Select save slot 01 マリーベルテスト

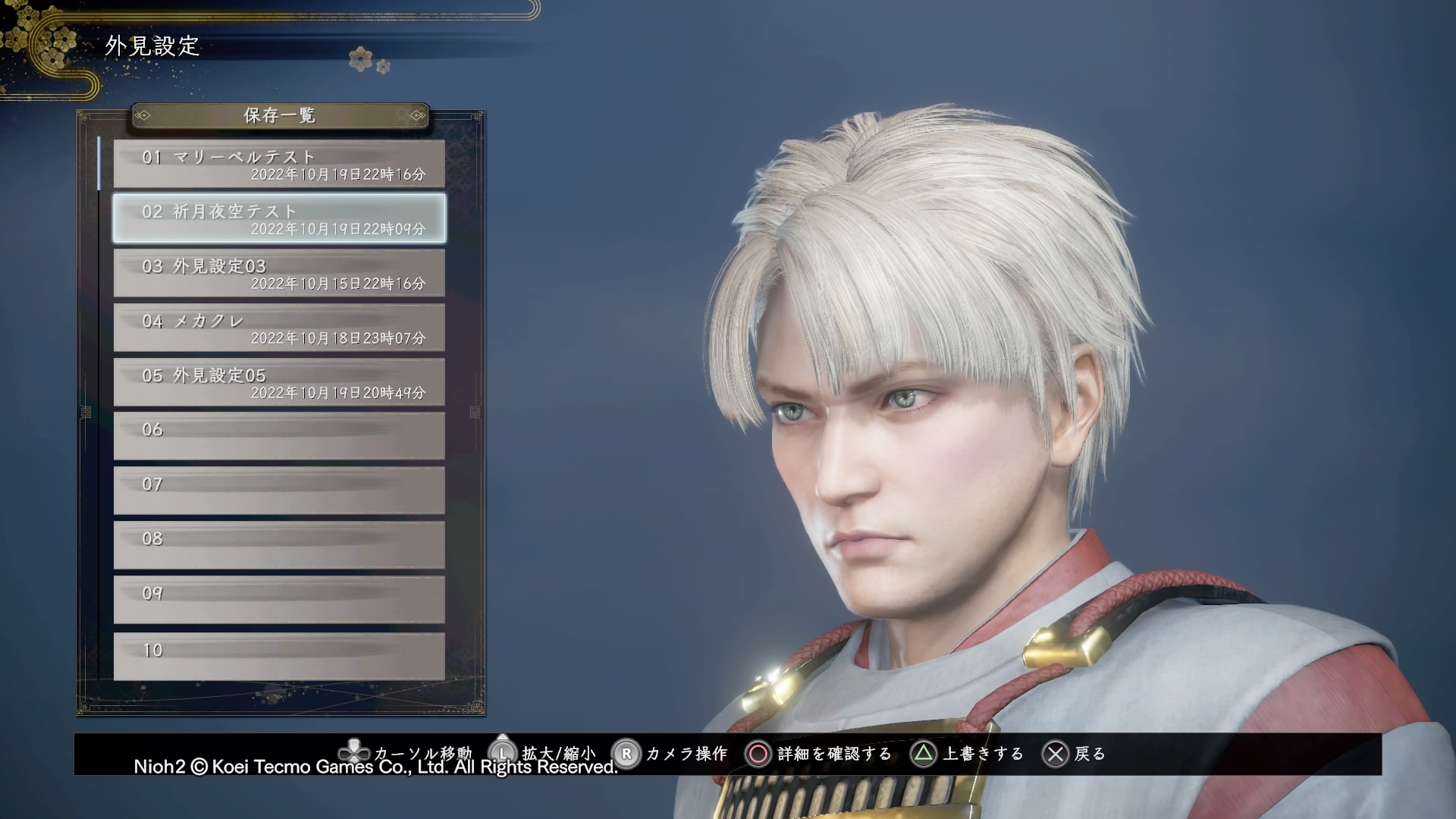pyautogui.click(x=279, y=164)
